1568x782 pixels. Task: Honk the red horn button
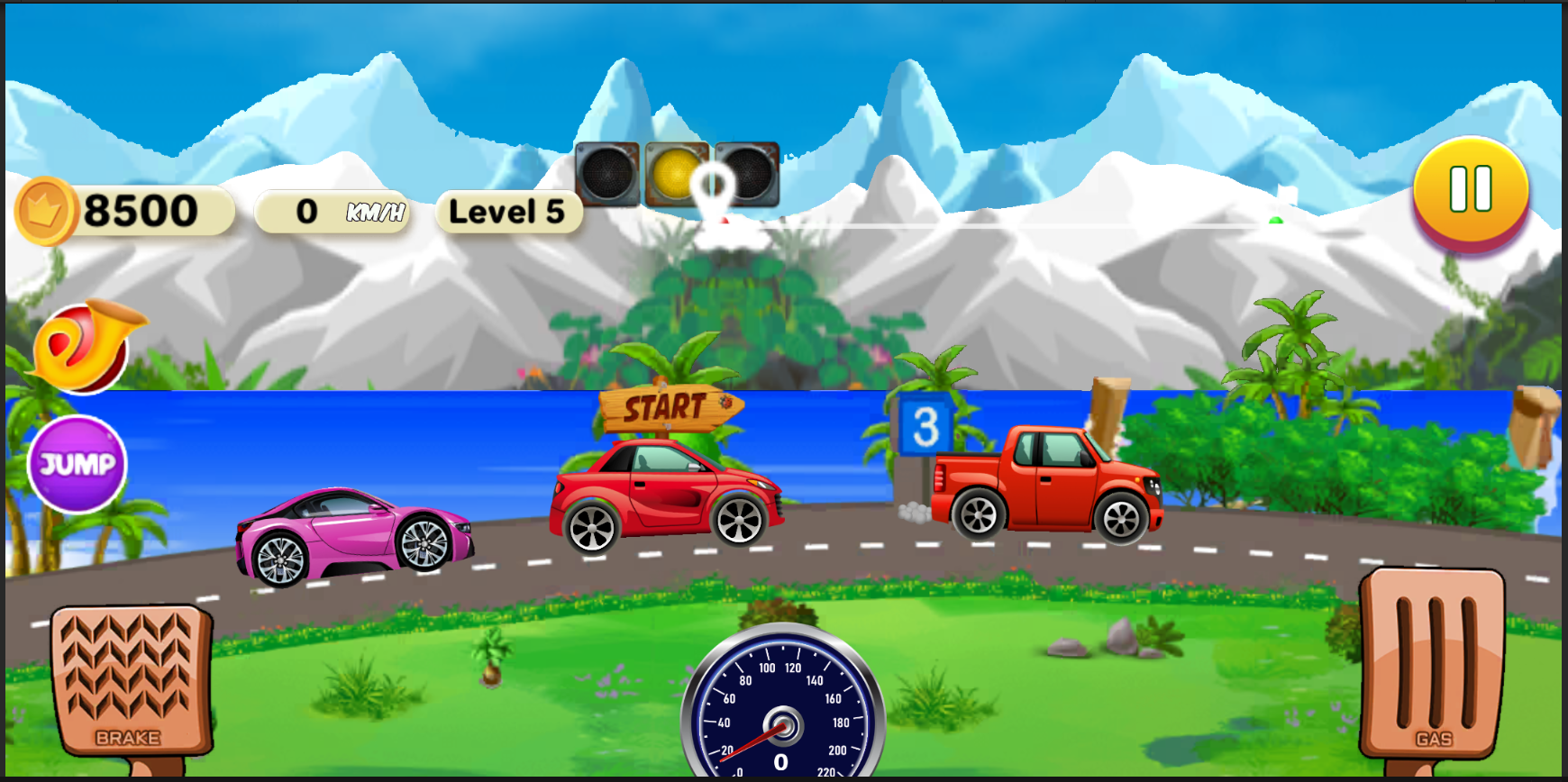[x=83, y=347]
